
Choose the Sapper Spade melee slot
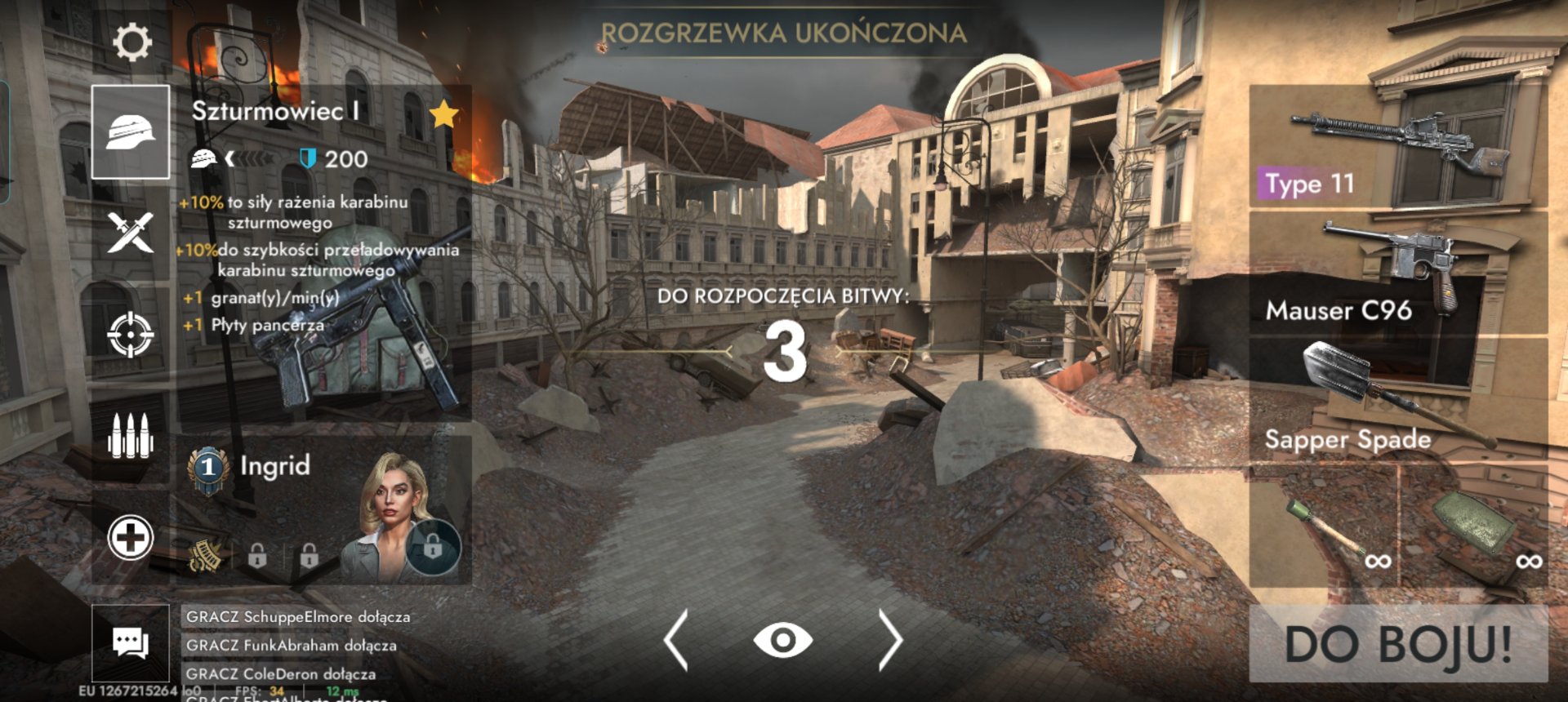tap(1398, 400)
